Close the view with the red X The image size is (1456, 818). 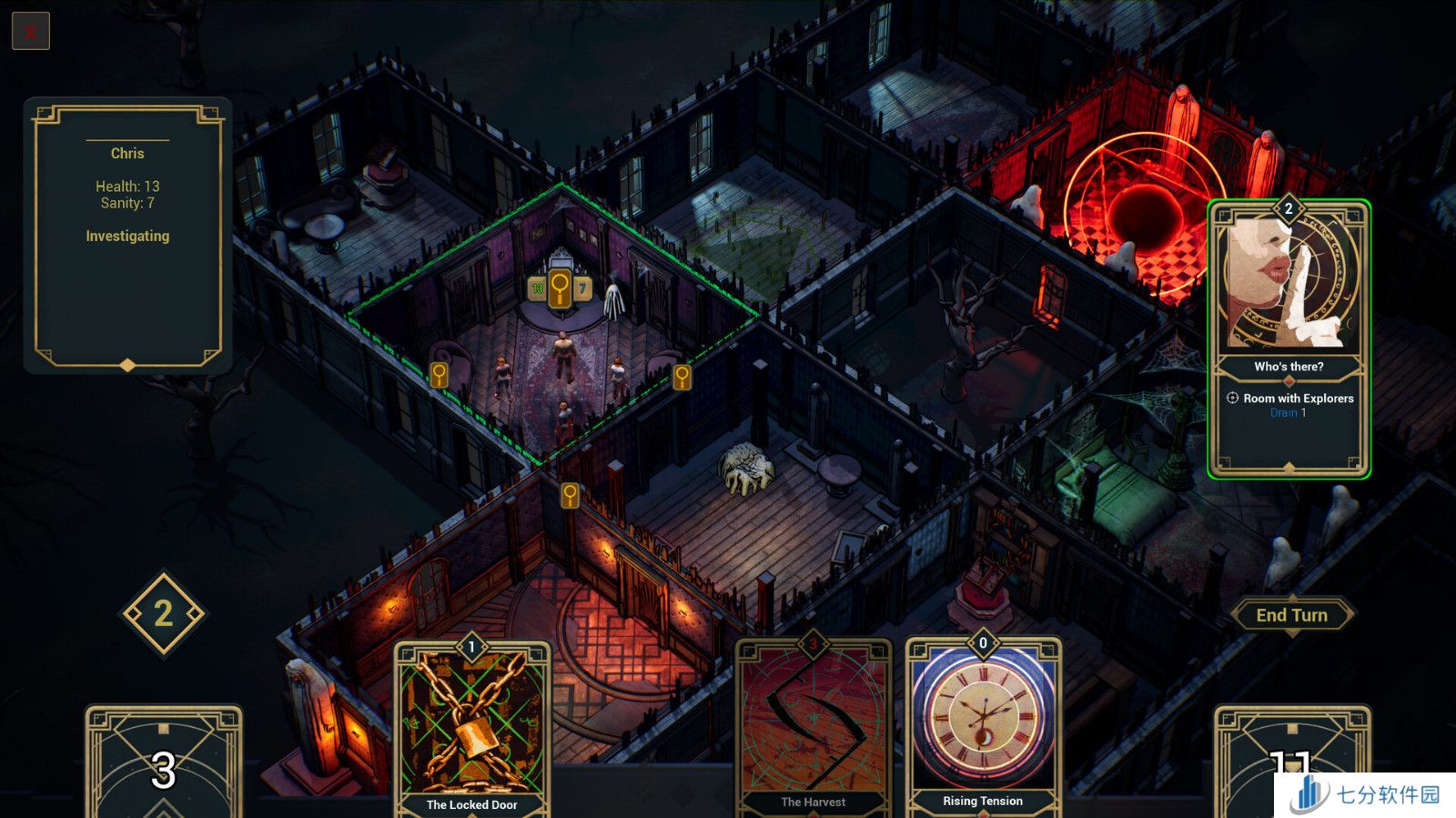(31, 32)
